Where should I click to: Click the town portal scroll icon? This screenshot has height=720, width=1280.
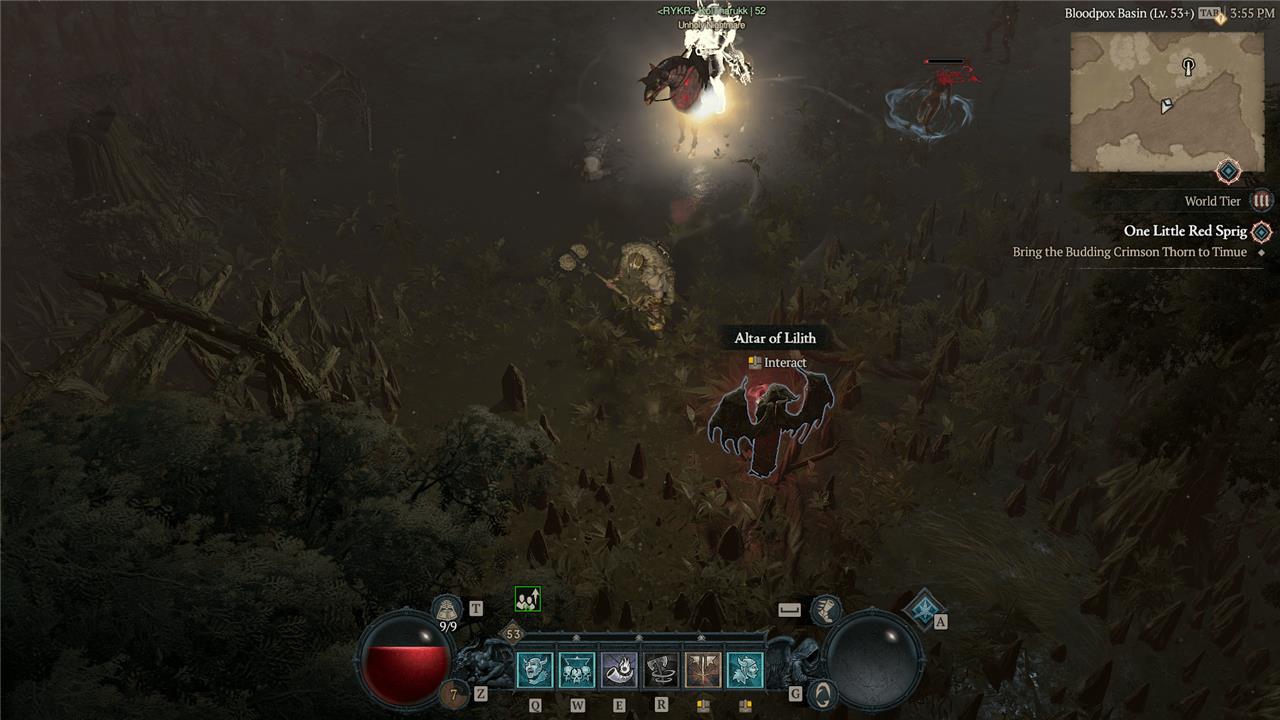tap(447, 608)
